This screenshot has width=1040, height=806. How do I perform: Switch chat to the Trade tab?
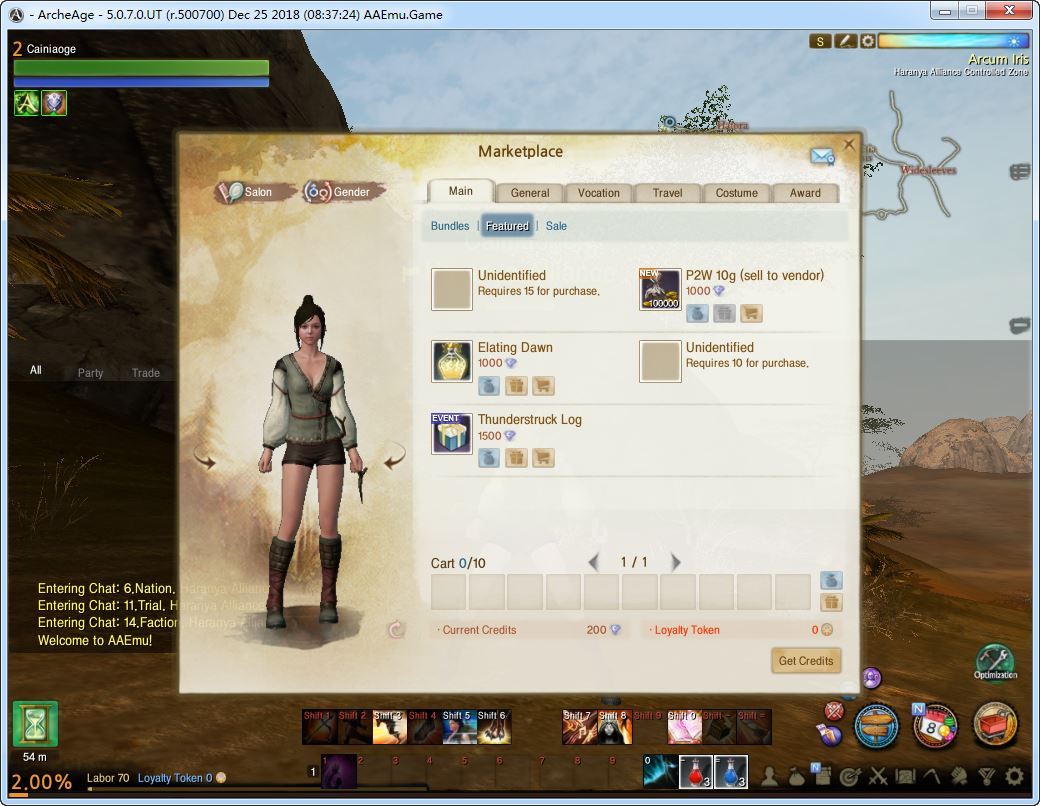coord(145,373)
